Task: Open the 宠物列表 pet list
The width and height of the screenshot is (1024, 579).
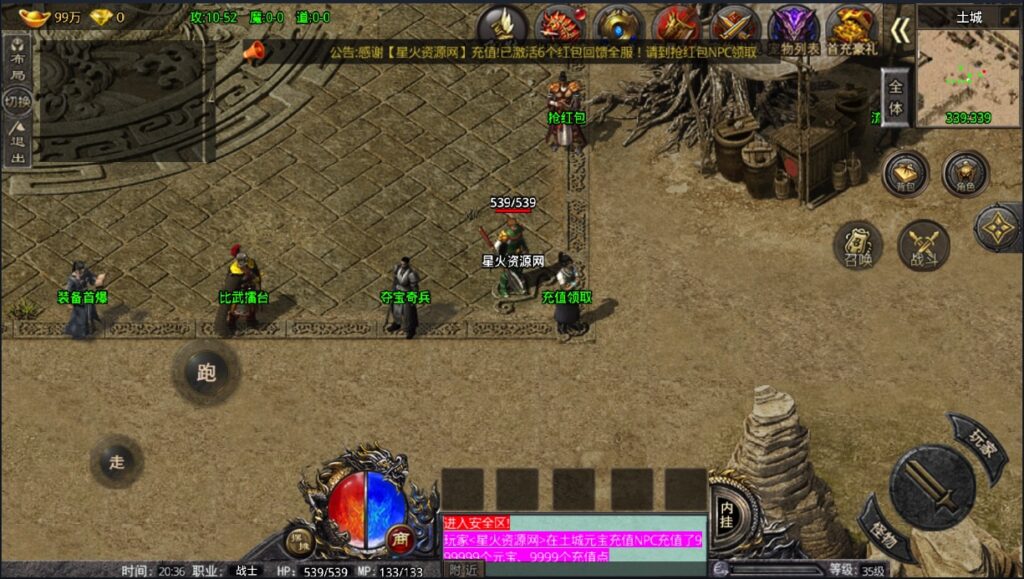Action: pos(793,30)
